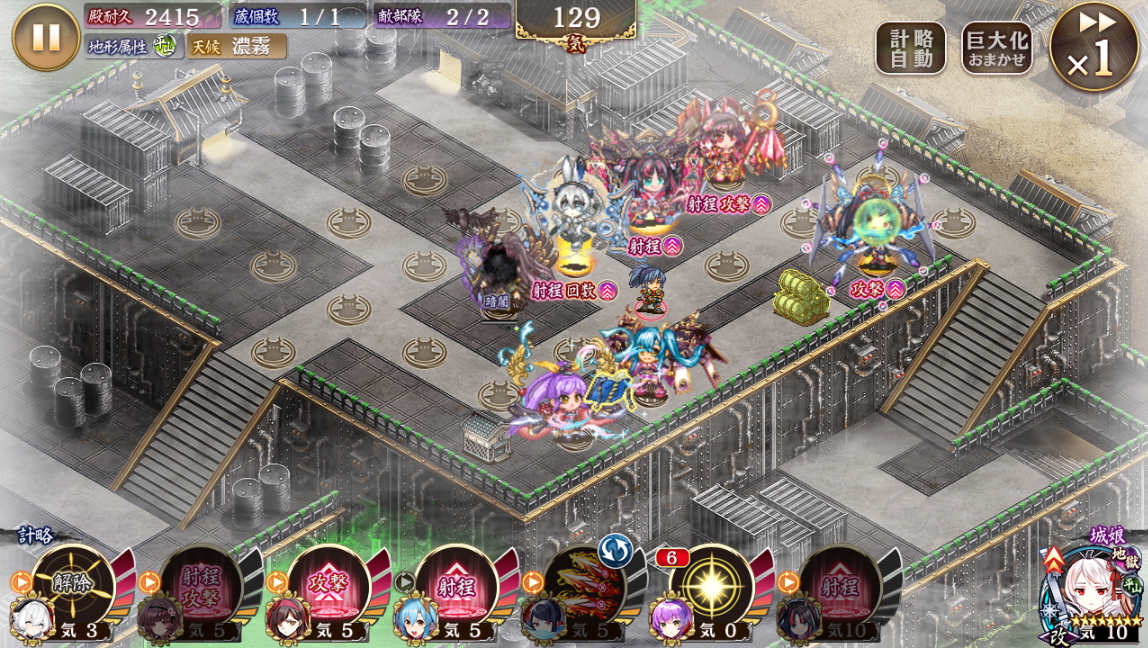Toggle 巨大化 おまかせ auto-enlarge button
The width and height of the screenshot is (1148, 648).
click(x=996, y=48)
